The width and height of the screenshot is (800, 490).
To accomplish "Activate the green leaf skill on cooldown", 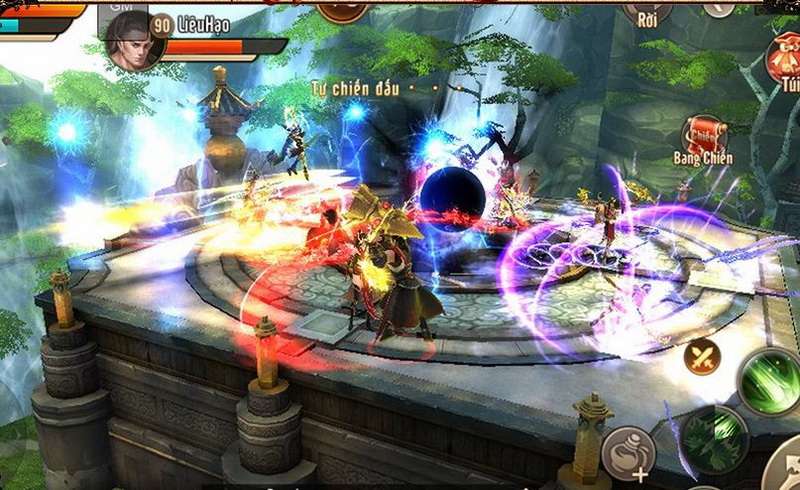I will tap(715, 438).
